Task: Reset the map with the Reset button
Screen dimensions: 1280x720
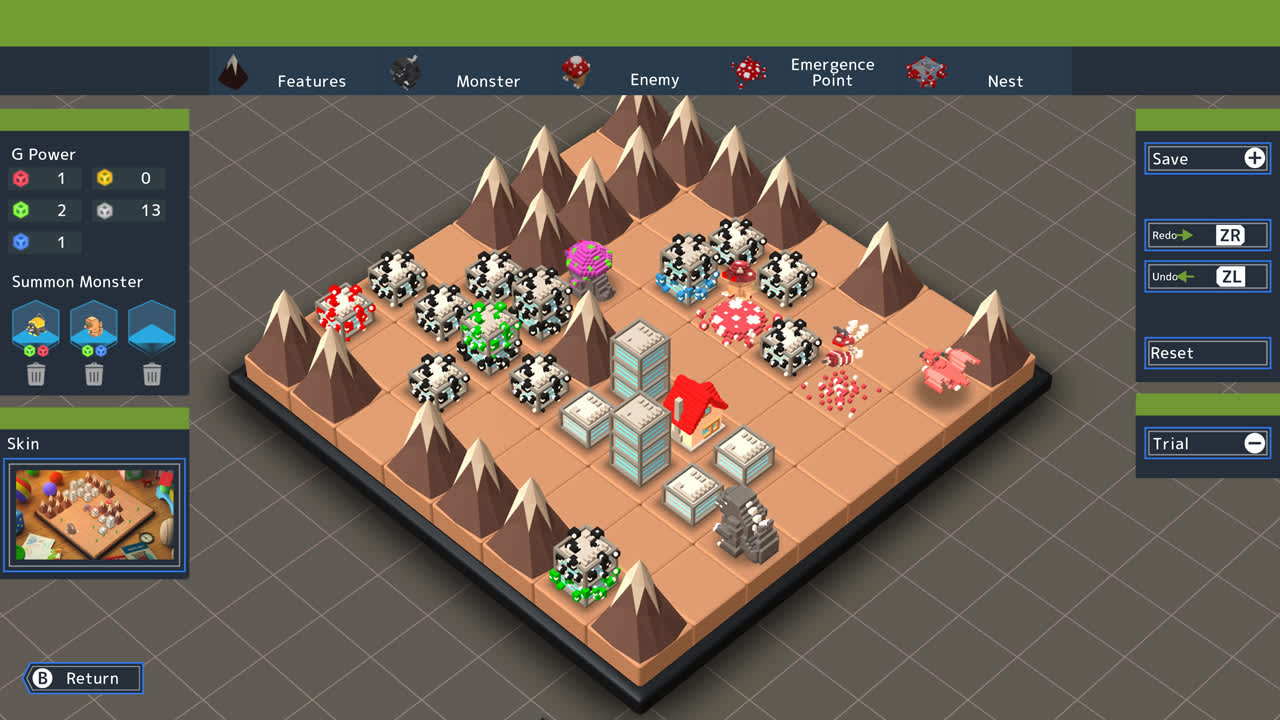Action: 1206,353
